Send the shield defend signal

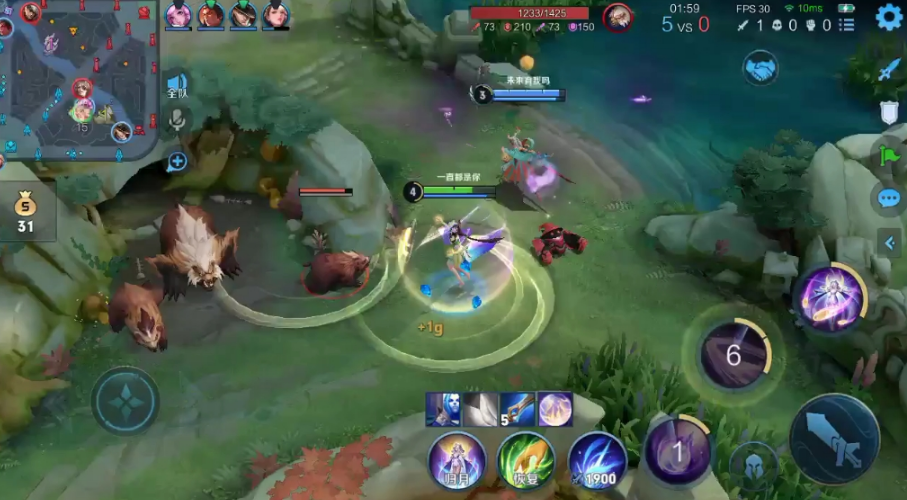pos(889,113)
